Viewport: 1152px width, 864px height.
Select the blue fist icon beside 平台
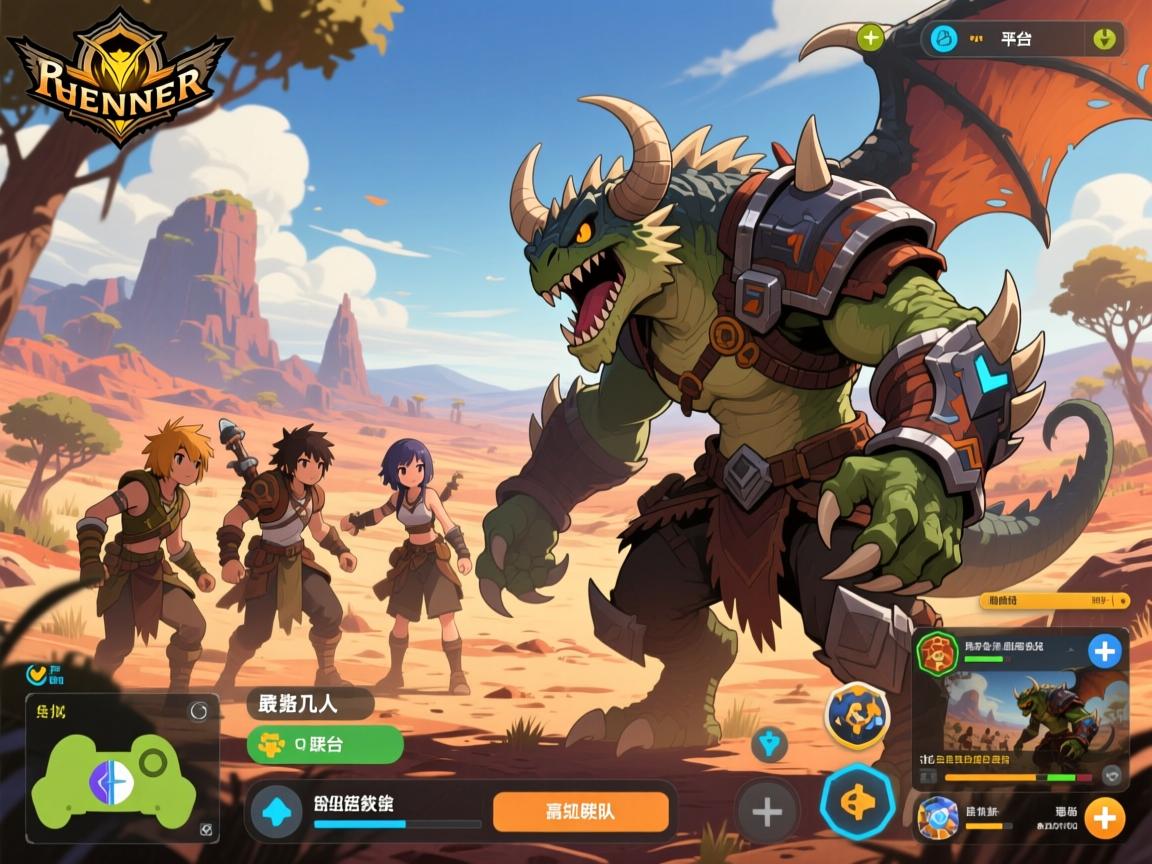click(943, 39)
